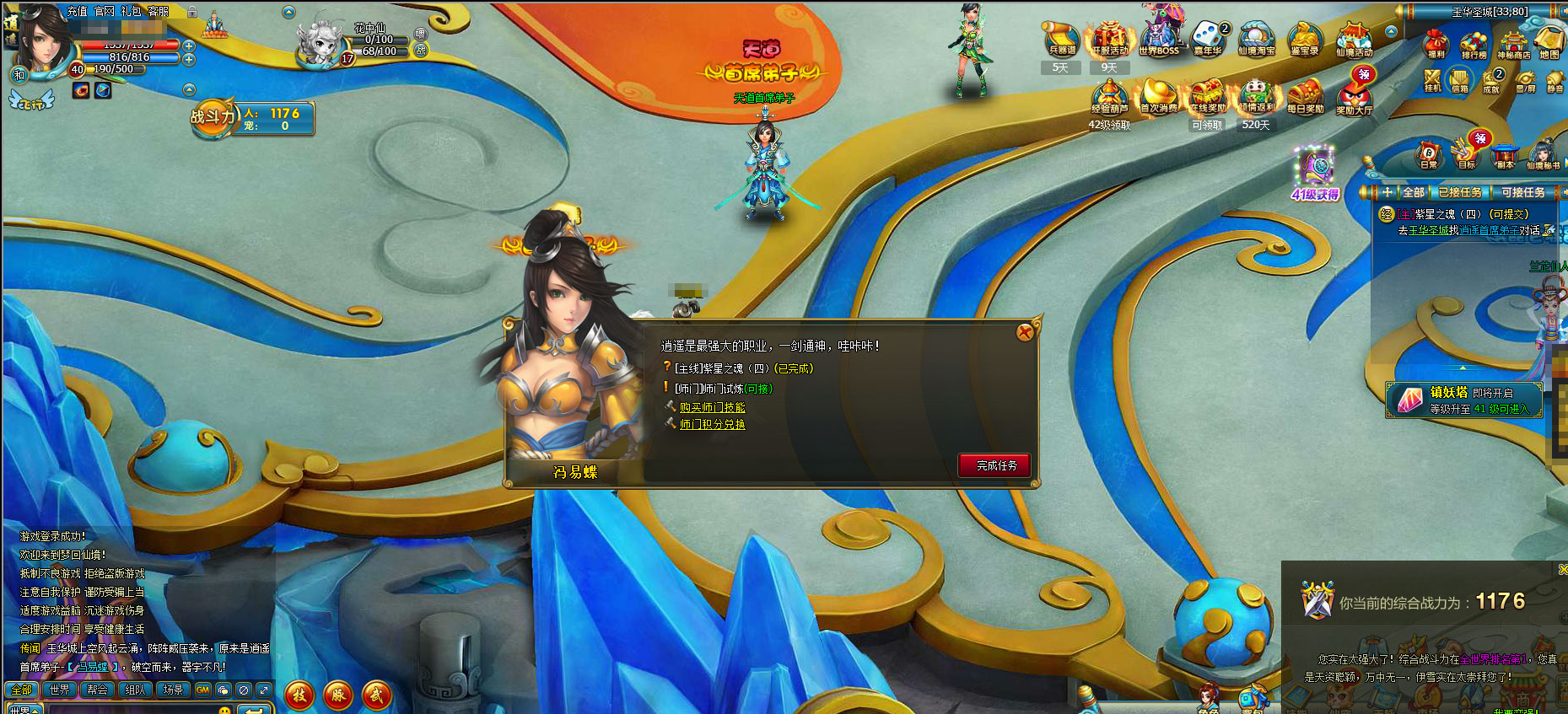Viewport: 1568px width, 714px height.
Task: Click the 充值 recharge link
Action: pos(77,11)
